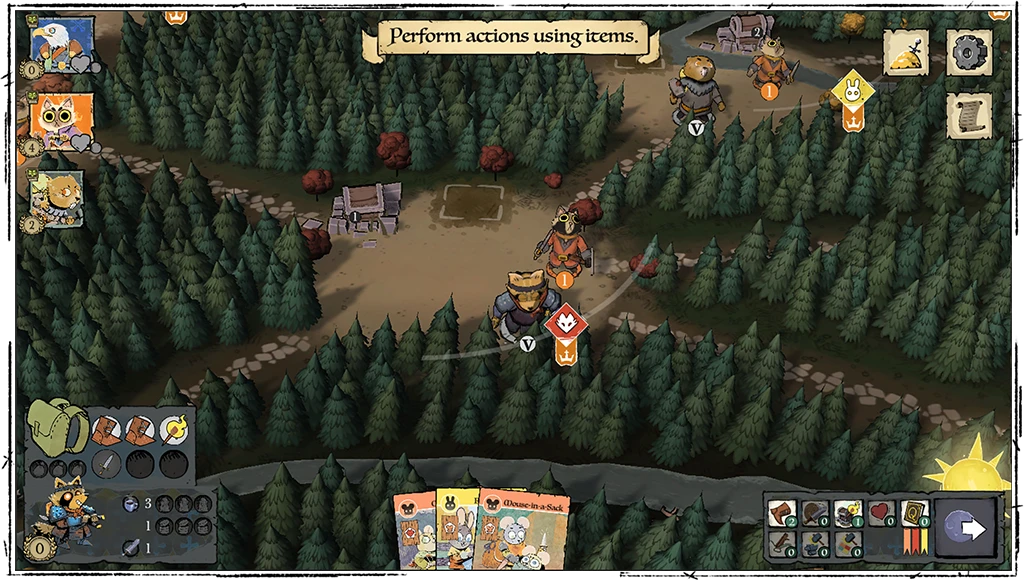Image resolution: width=1024 pixels, height=580 pixels.
Task: Choose the heart aid action icon
Action: tap(879, 513)
